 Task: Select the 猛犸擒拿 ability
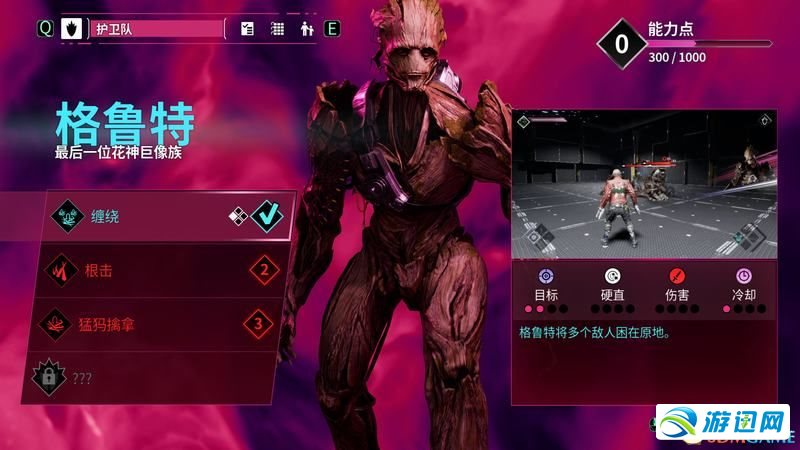click(x=160, y=323)
